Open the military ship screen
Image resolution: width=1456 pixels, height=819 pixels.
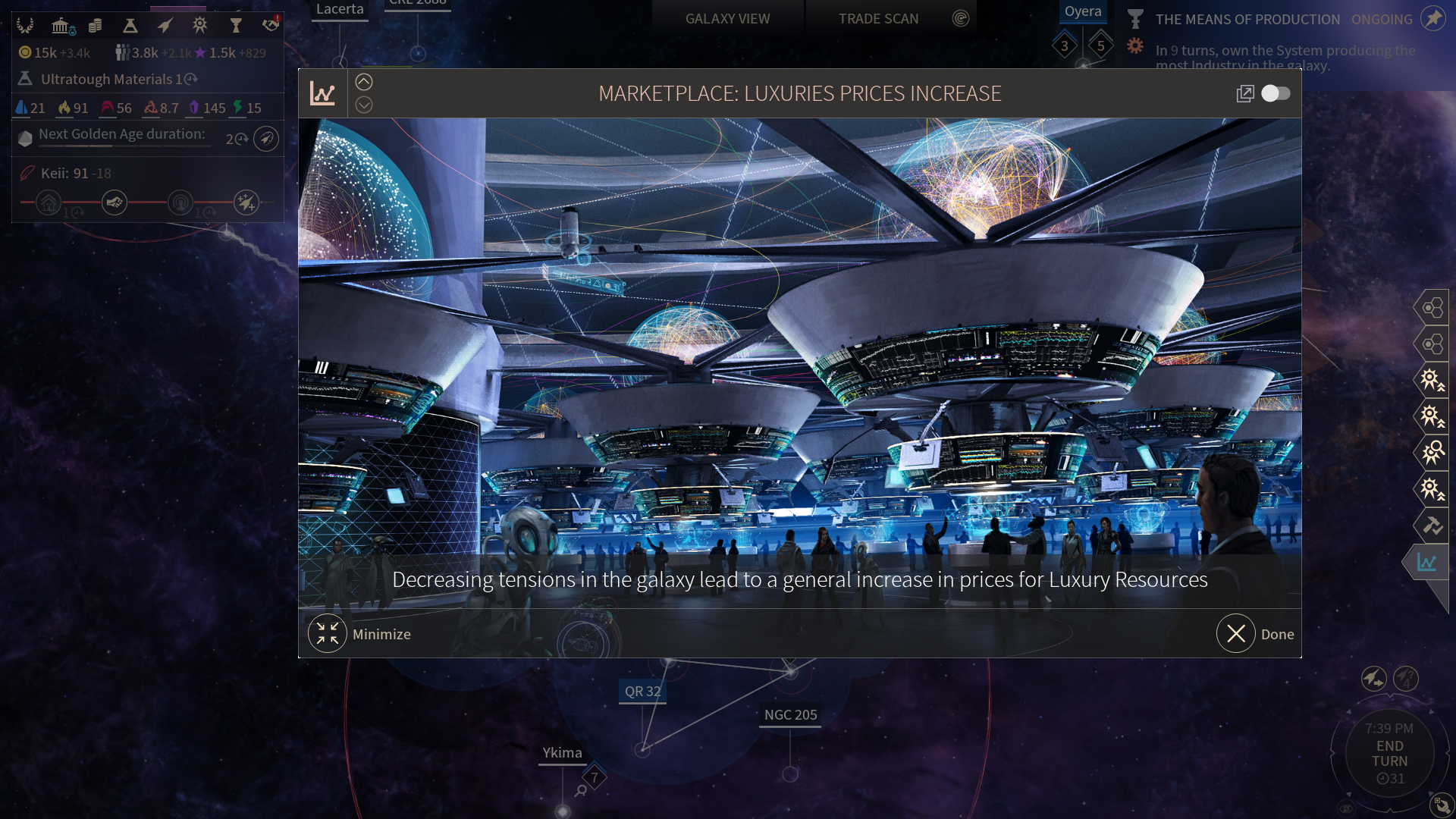coord(165,26)
